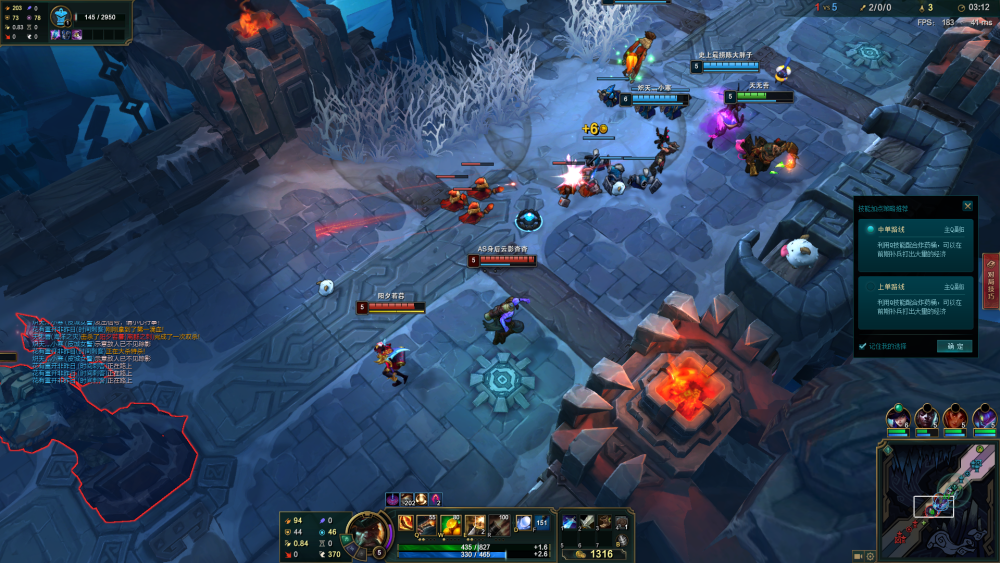Choose the 上单路线 top lane option
The width and height of the screenshot is (1000, 563).
click(914, 300)
